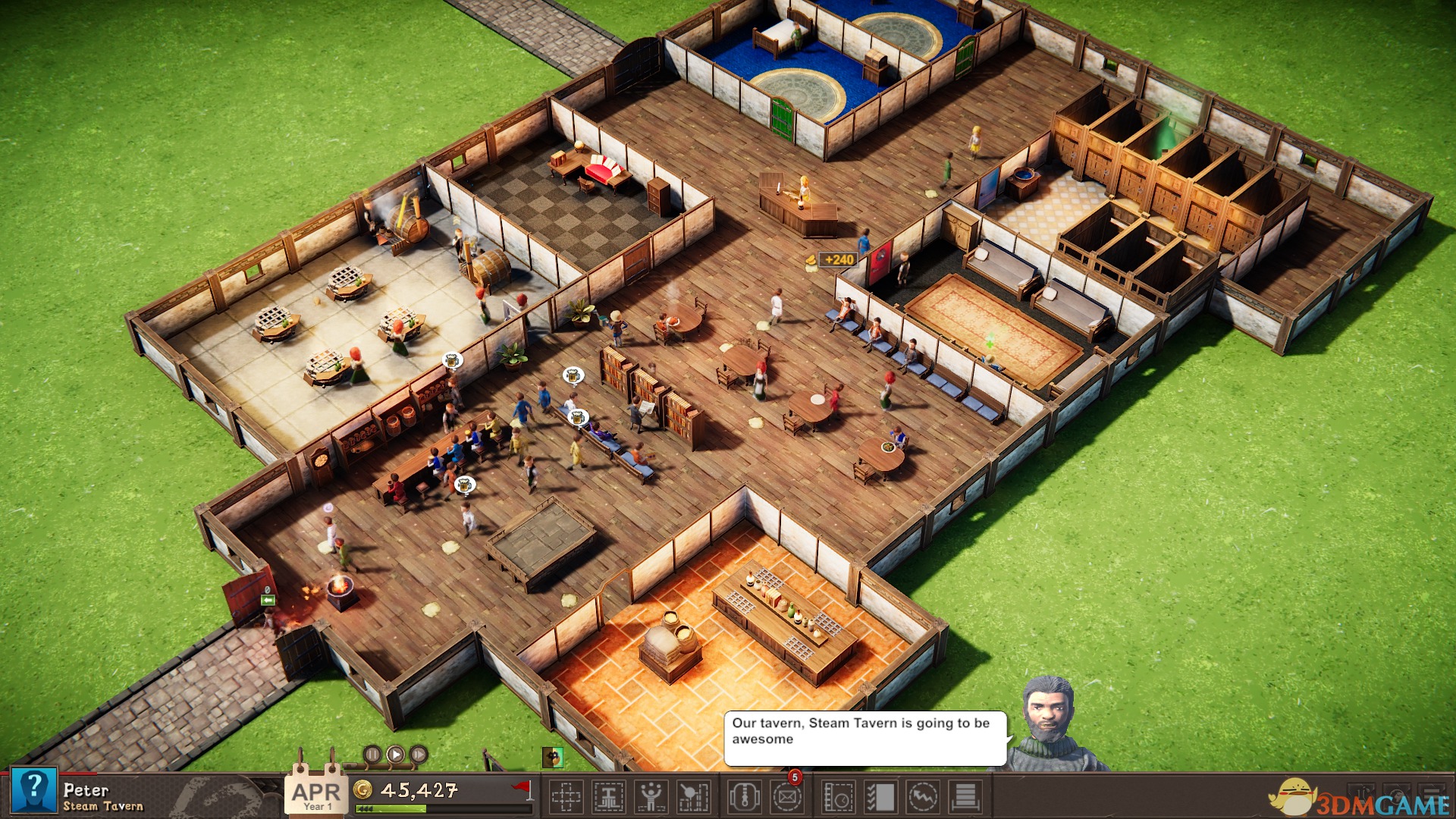Open the mail inbox with notifications

(787, 797)
